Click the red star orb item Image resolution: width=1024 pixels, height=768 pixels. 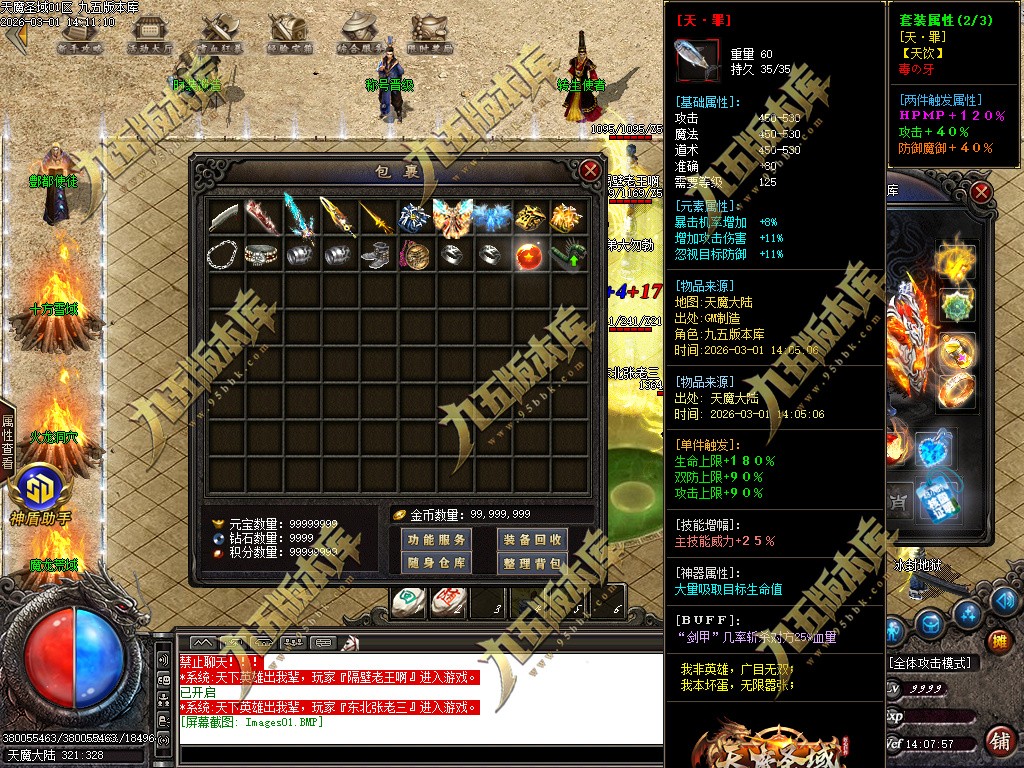(530, 255)
